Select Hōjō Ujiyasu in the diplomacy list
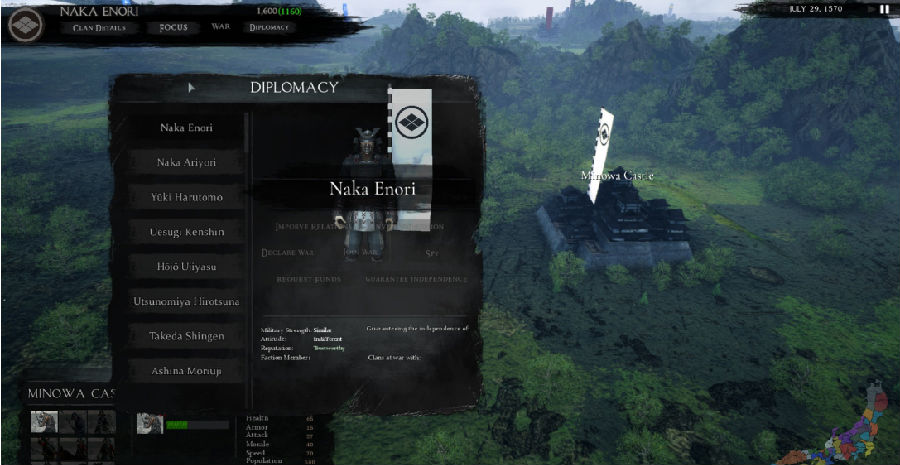900x465 pixels. 187,267
